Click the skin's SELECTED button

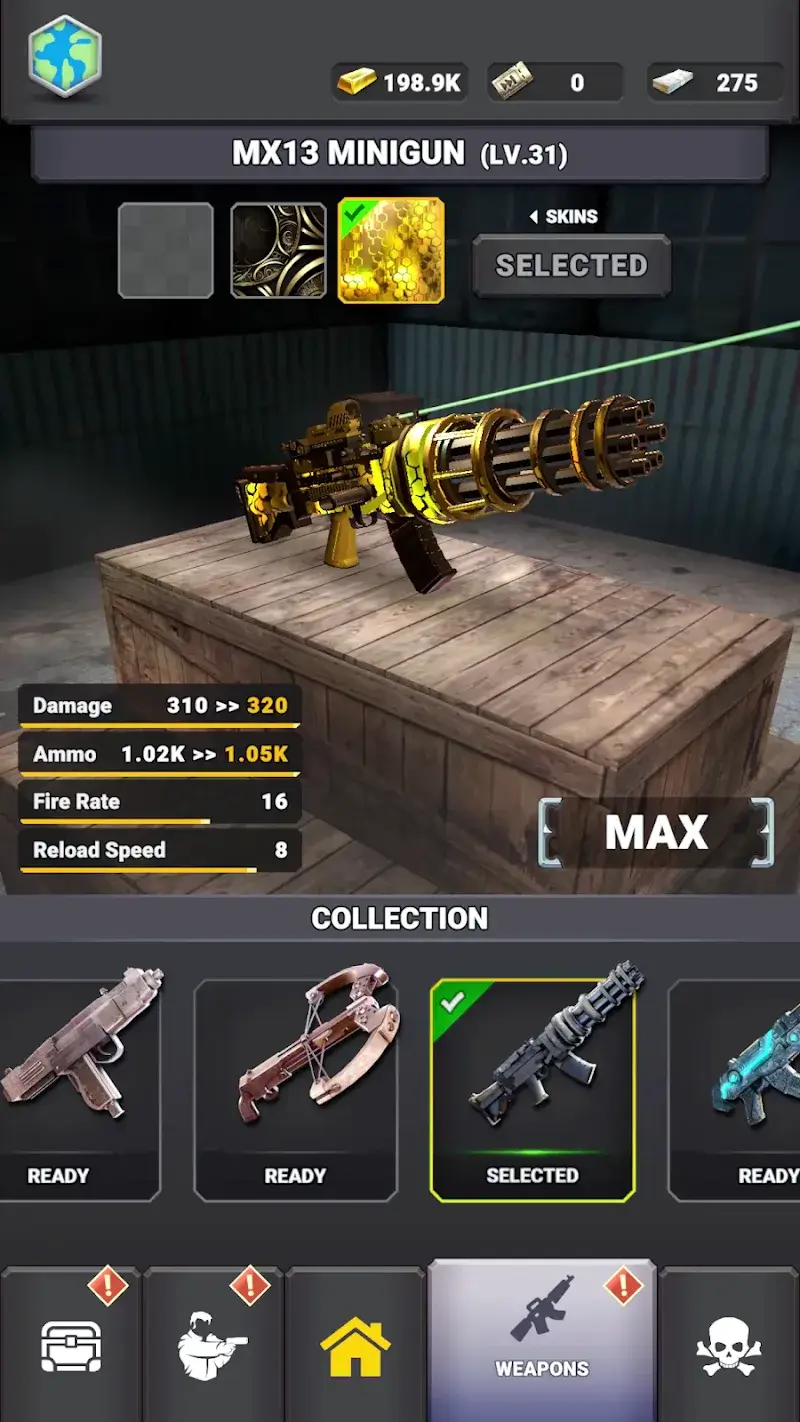(x=571, y=265)
